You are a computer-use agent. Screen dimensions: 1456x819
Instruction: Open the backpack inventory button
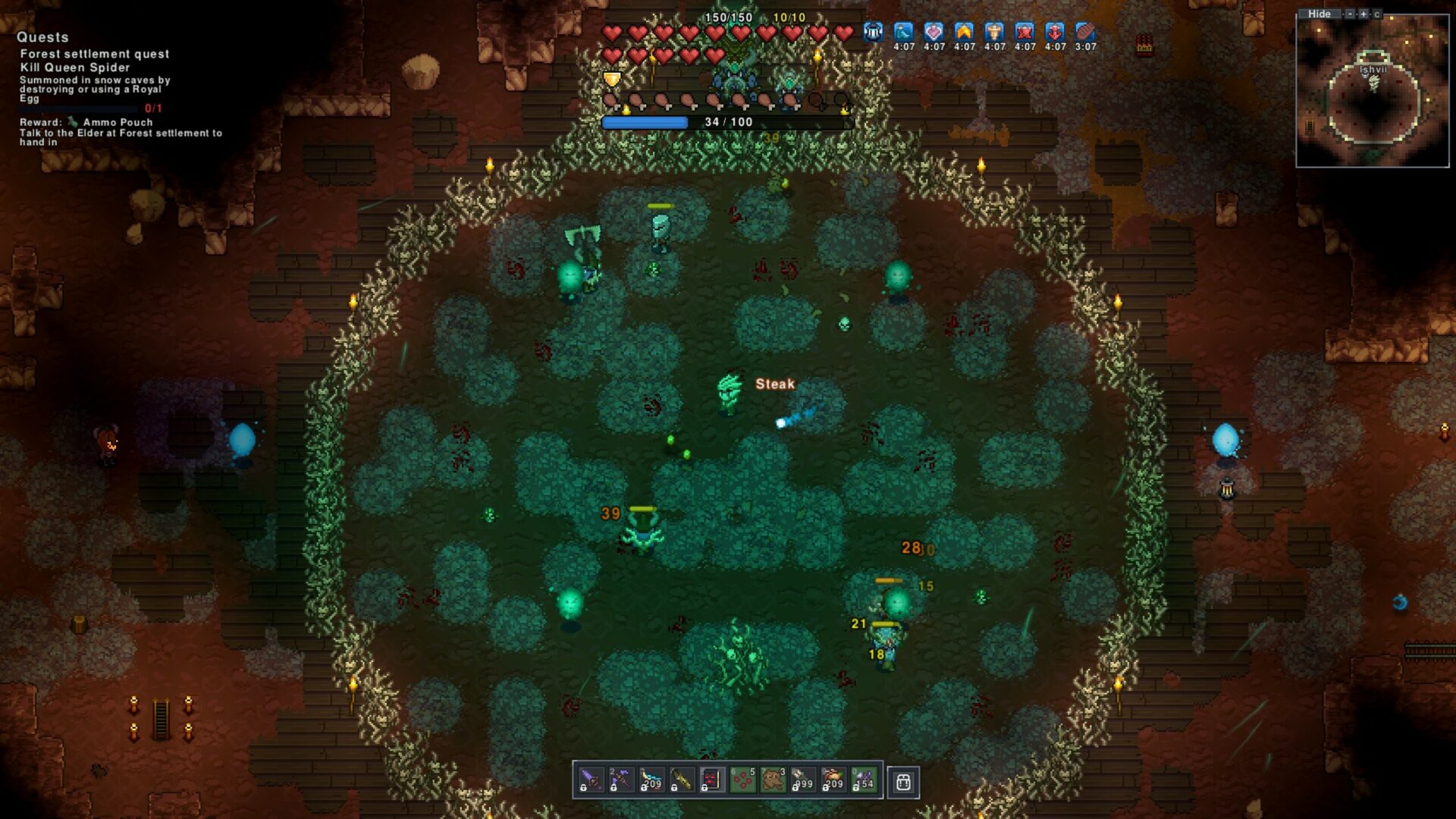tap(903, 782)
